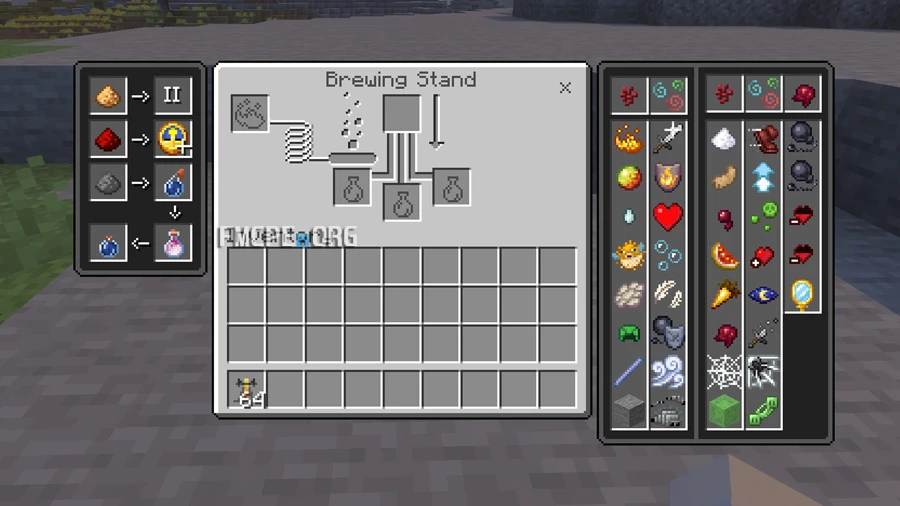Select the golden carrot ingredient icon
This screenshot has width=900, height=506.
pyautogui.click(x=723, y=294)
